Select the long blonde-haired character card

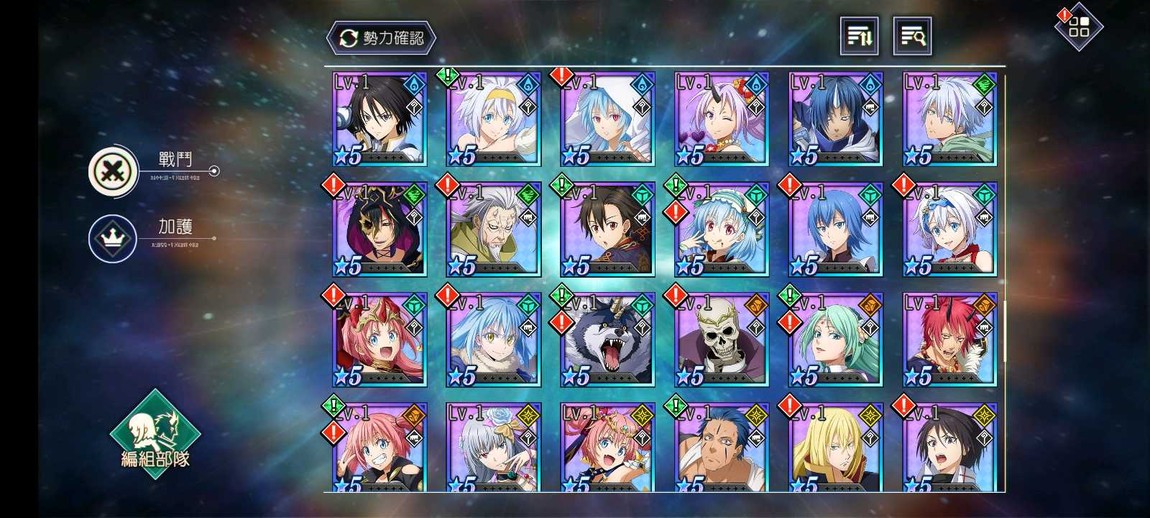(836, 448)
